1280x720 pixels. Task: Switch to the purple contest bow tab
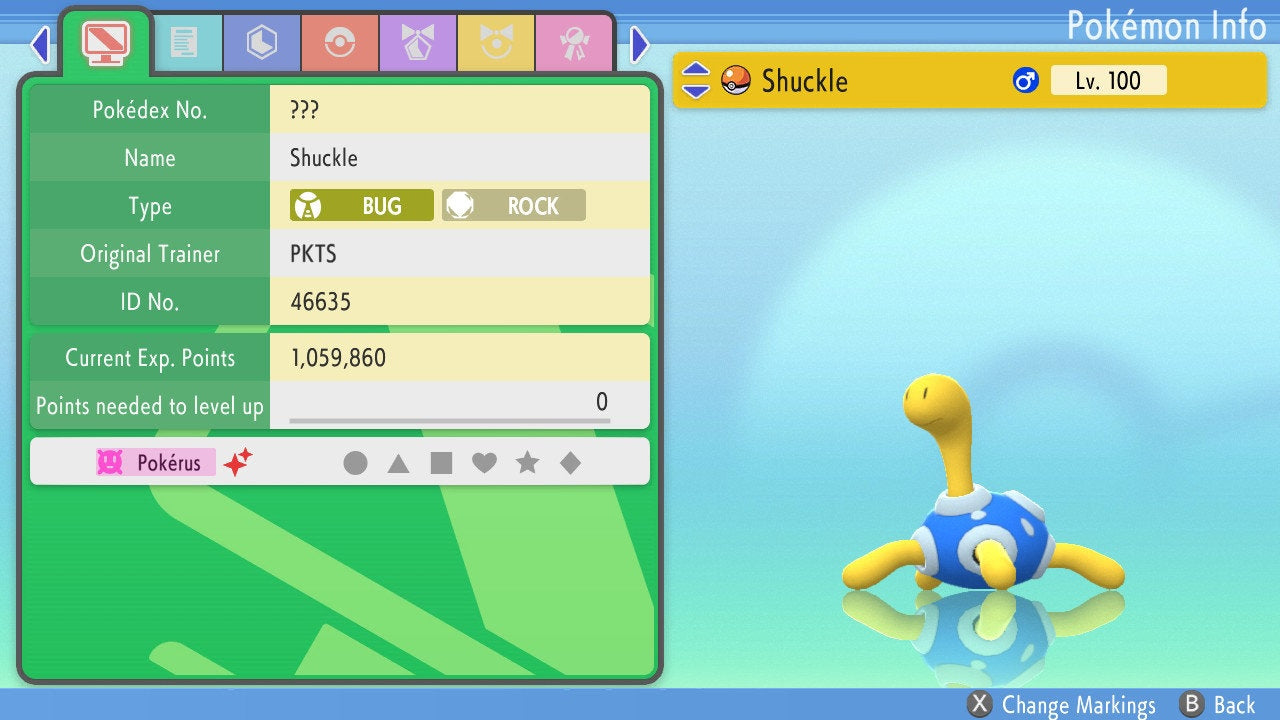coord(417,43)
